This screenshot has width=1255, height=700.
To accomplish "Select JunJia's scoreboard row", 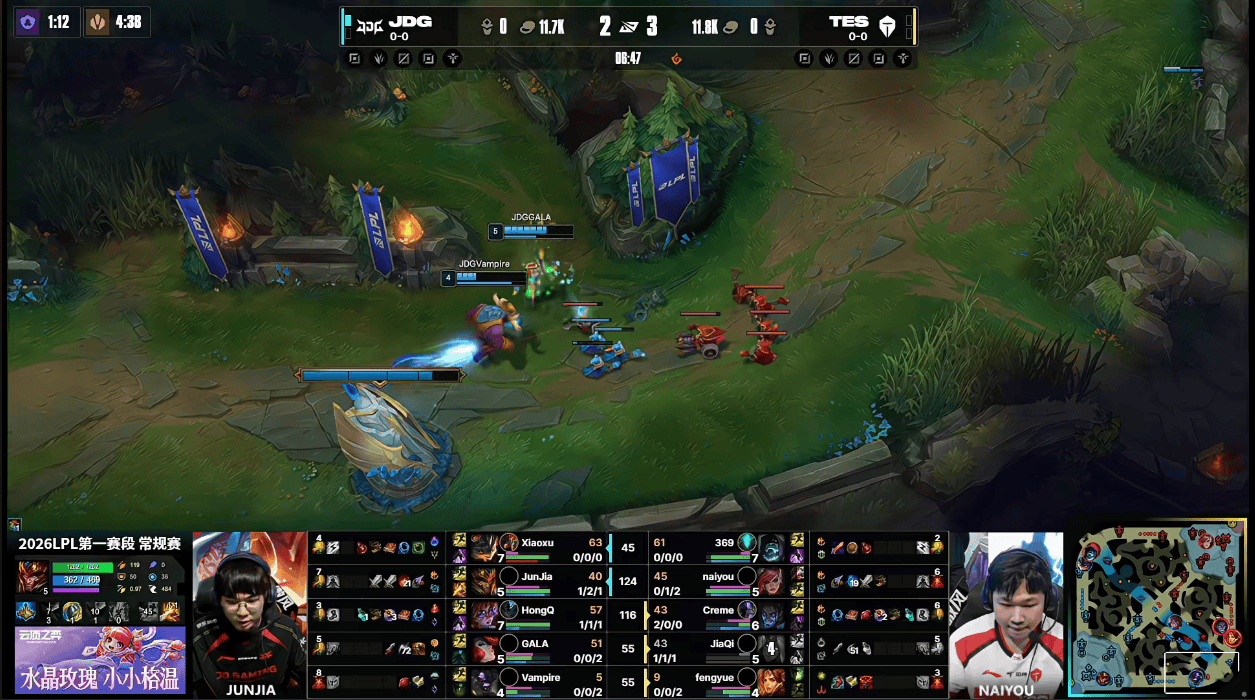I will coord(535,581).
